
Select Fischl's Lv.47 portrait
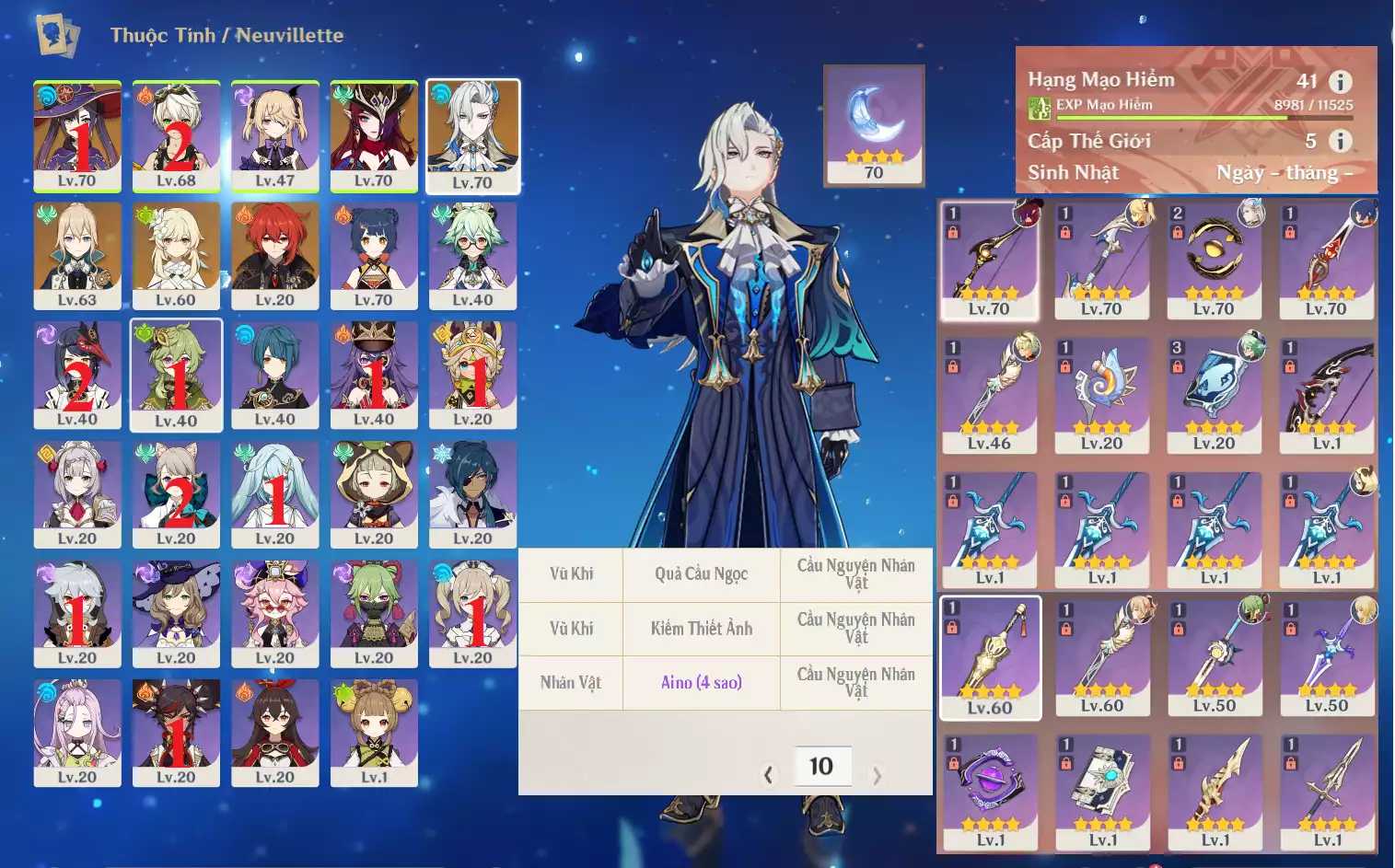[x=274, y=136]
